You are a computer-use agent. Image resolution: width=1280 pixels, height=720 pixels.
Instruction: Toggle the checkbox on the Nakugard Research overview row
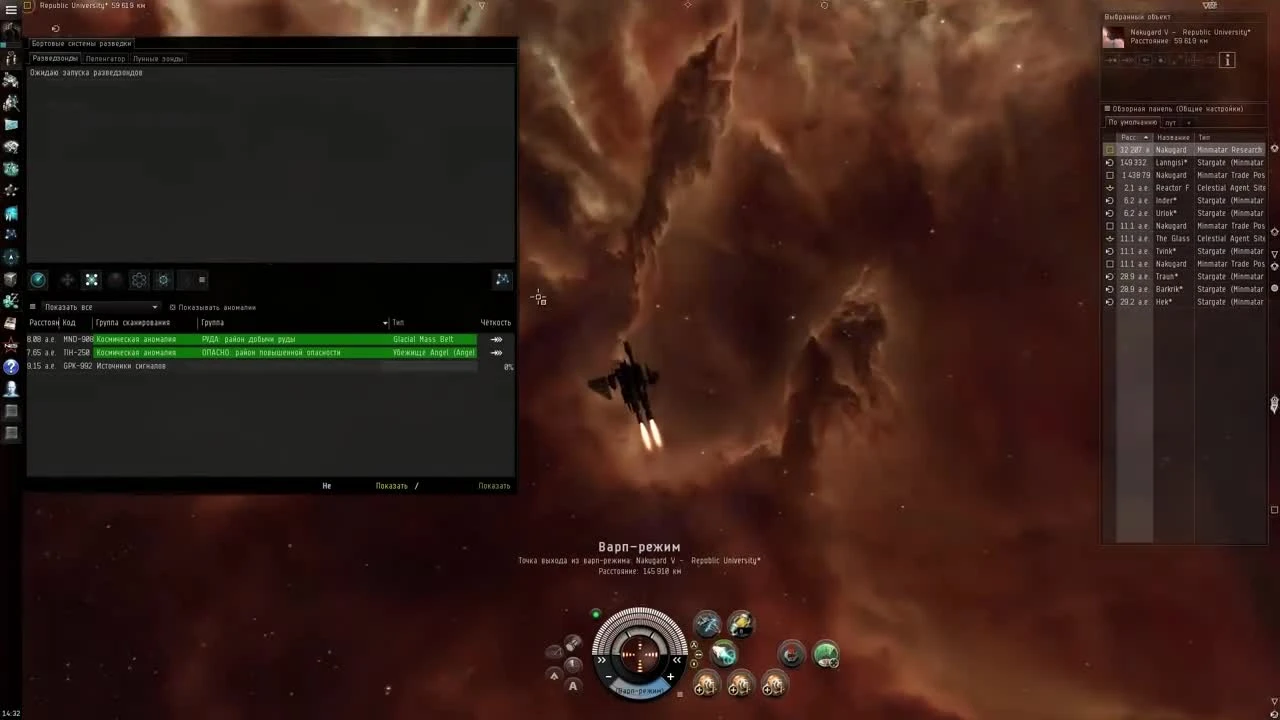1110,149
